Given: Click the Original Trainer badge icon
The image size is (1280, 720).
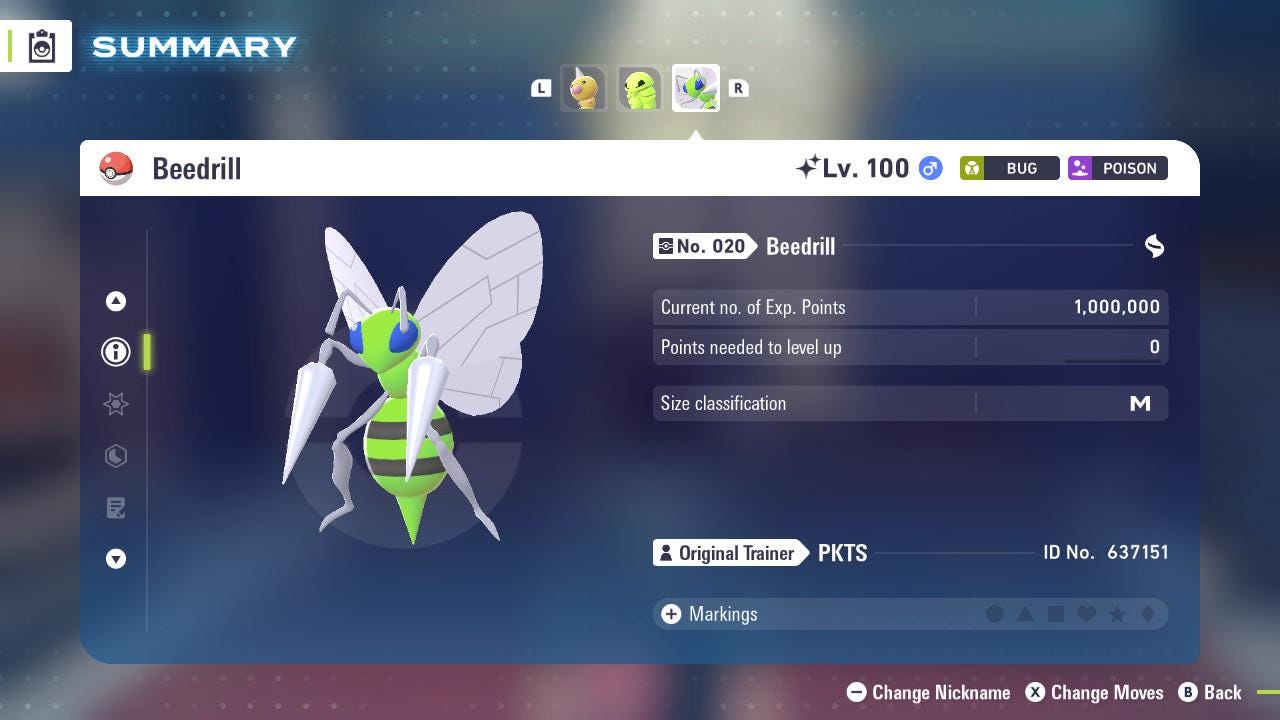Looking at the screenshot, I should click(x=665, y=553).
